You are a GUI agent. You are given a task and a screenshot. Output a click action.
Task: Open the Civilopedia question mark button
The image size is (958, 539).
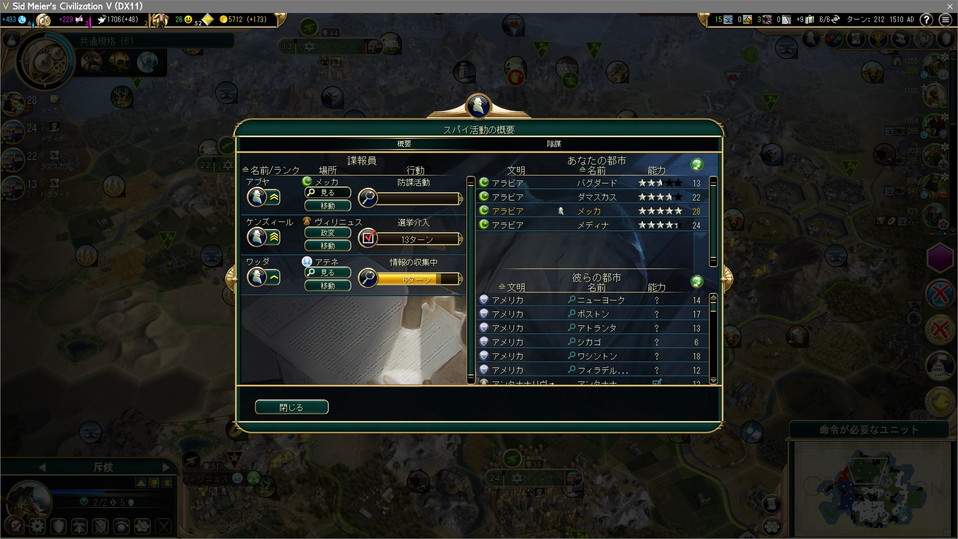pos(927,19)
